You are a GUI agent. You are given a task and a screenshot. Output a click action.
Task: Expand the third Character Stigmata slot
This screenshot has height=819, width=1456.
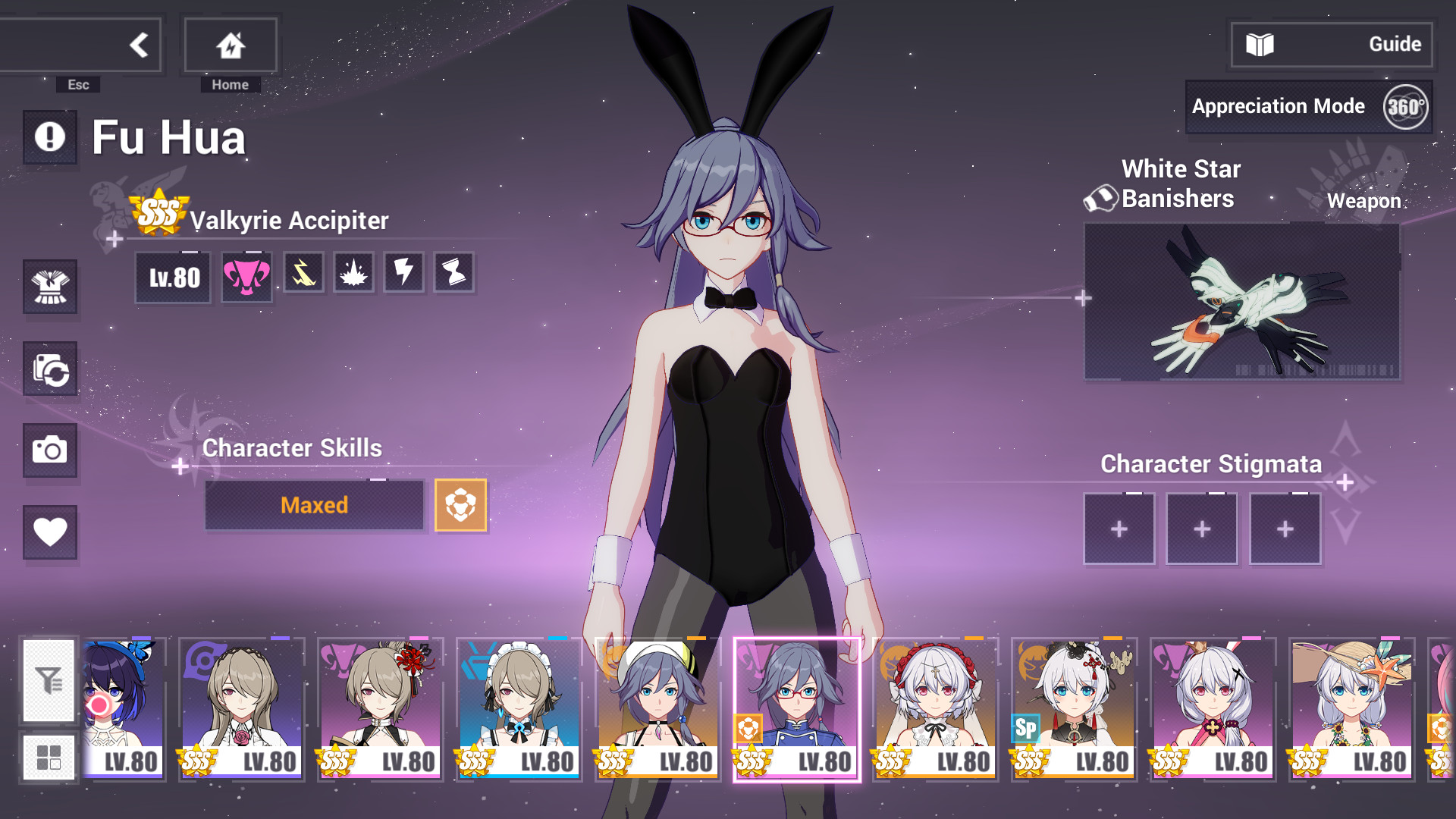[x=1285, y=529]
